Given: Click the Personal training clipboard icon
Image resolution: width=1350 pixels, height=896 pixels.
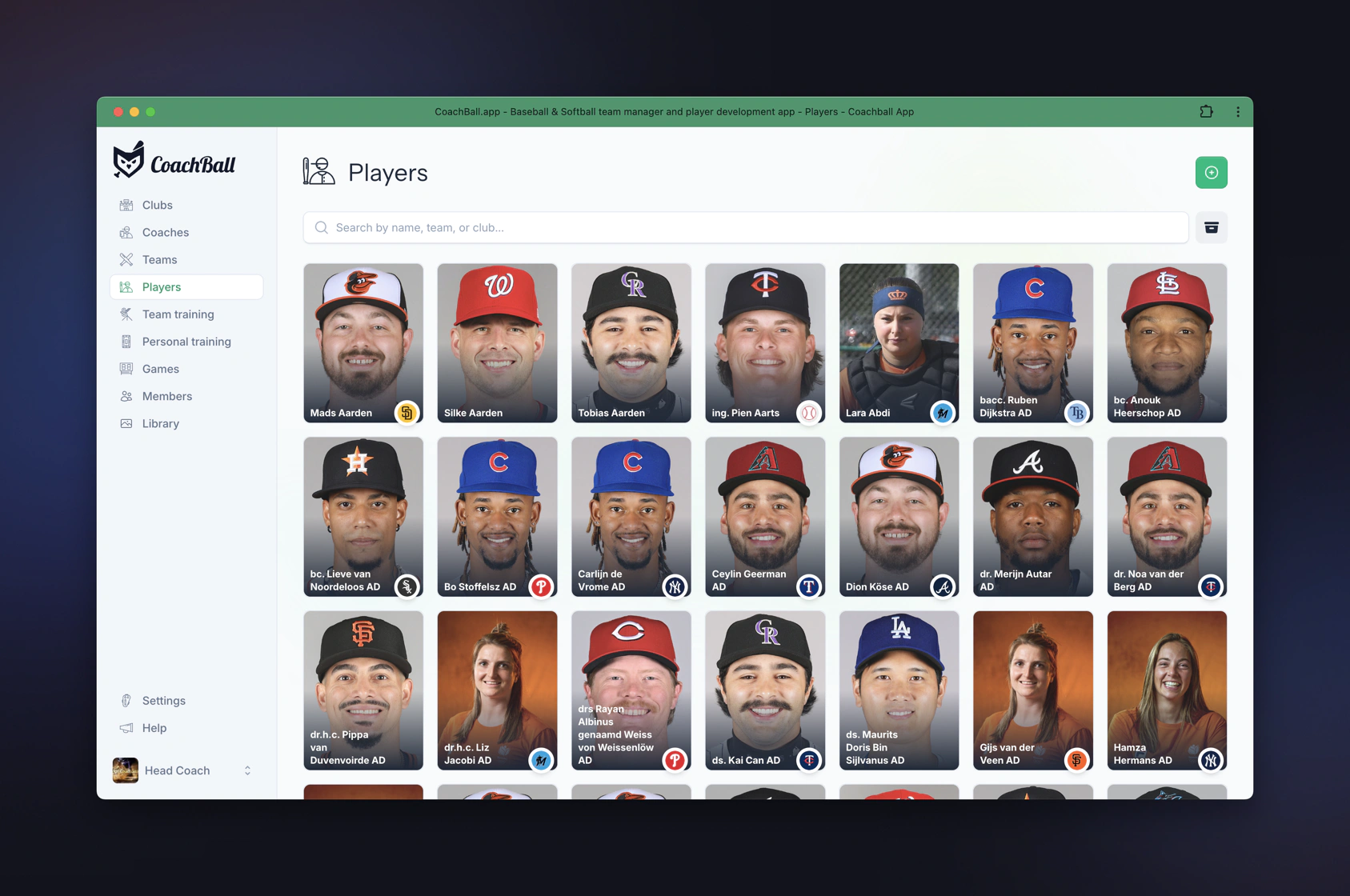Looking at the screenshot, I should coord(126,342).
